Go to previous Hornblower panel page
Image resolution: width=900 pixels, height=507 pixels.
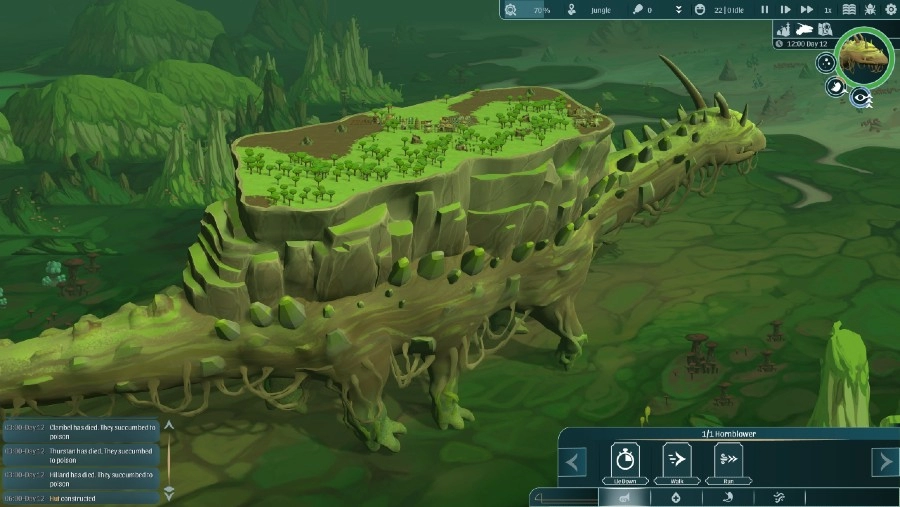tap(572, 462)
